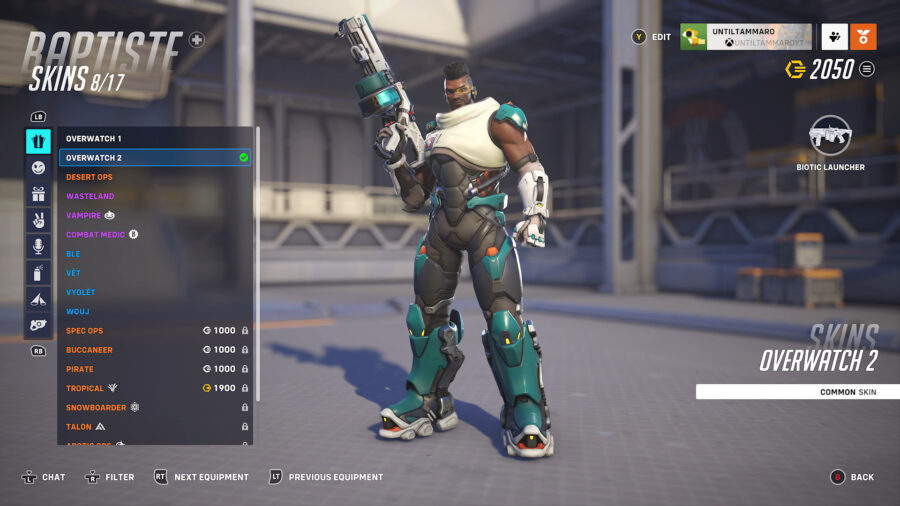Open the UNTILTAMMARO player profile card
900x506 pixels.
point(745,37)
